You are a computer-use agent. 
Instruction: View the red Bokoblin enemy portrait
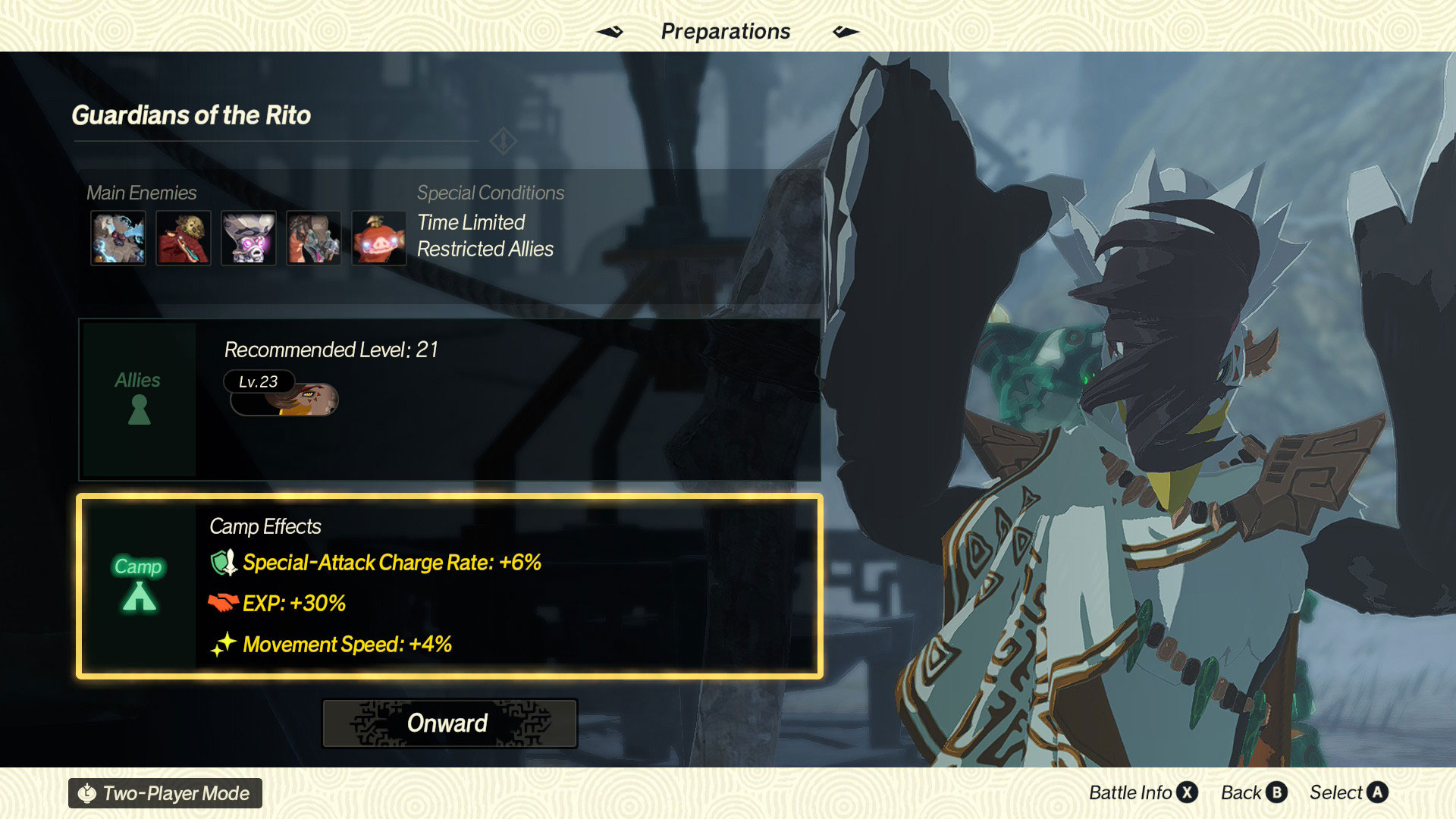point(378,238)
